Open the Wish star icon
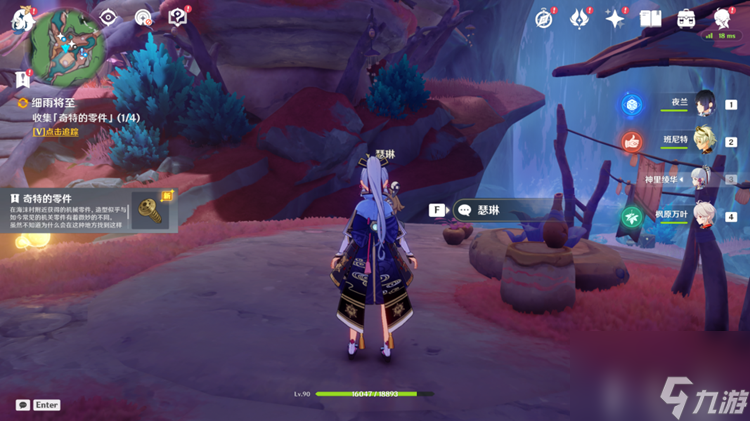 pyautogui.click(x=615, y=18)
